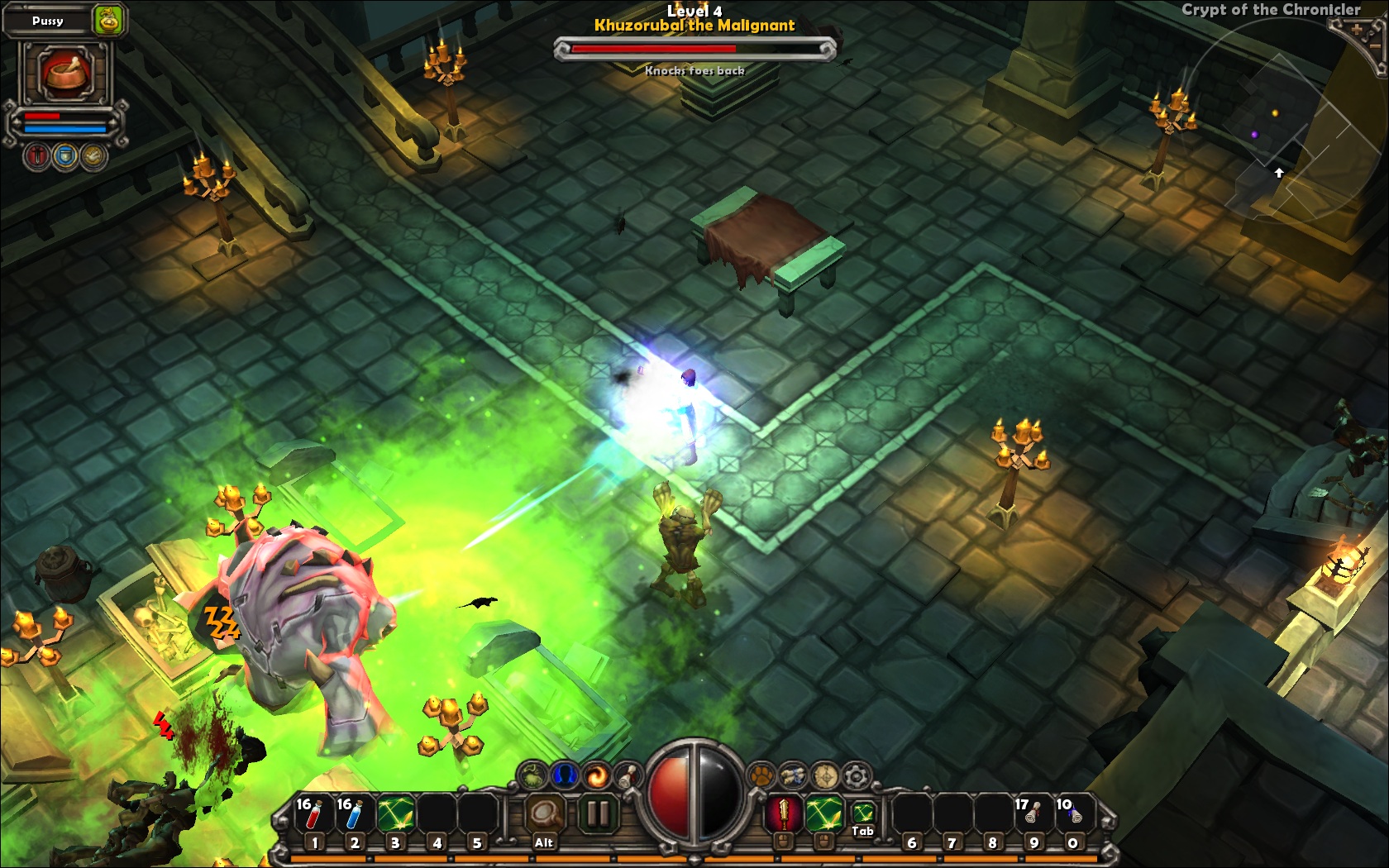Screen dimensions: 1389x868
Task: Use the blue mana potion in slot 2
Action: pyautogui.click(x=354, y=815)
